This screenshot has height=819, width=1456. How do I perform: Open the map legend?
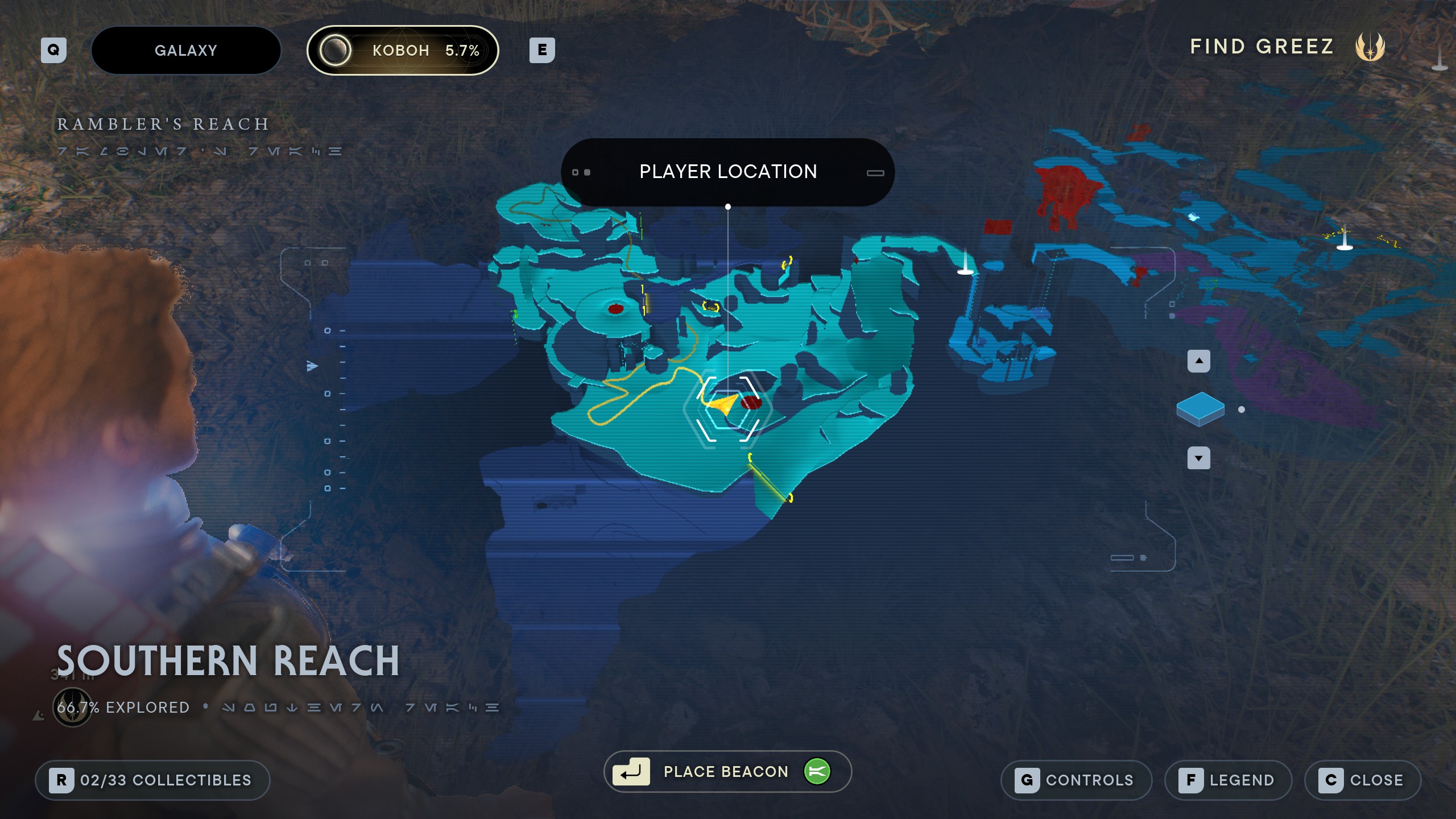[1228, 780]
